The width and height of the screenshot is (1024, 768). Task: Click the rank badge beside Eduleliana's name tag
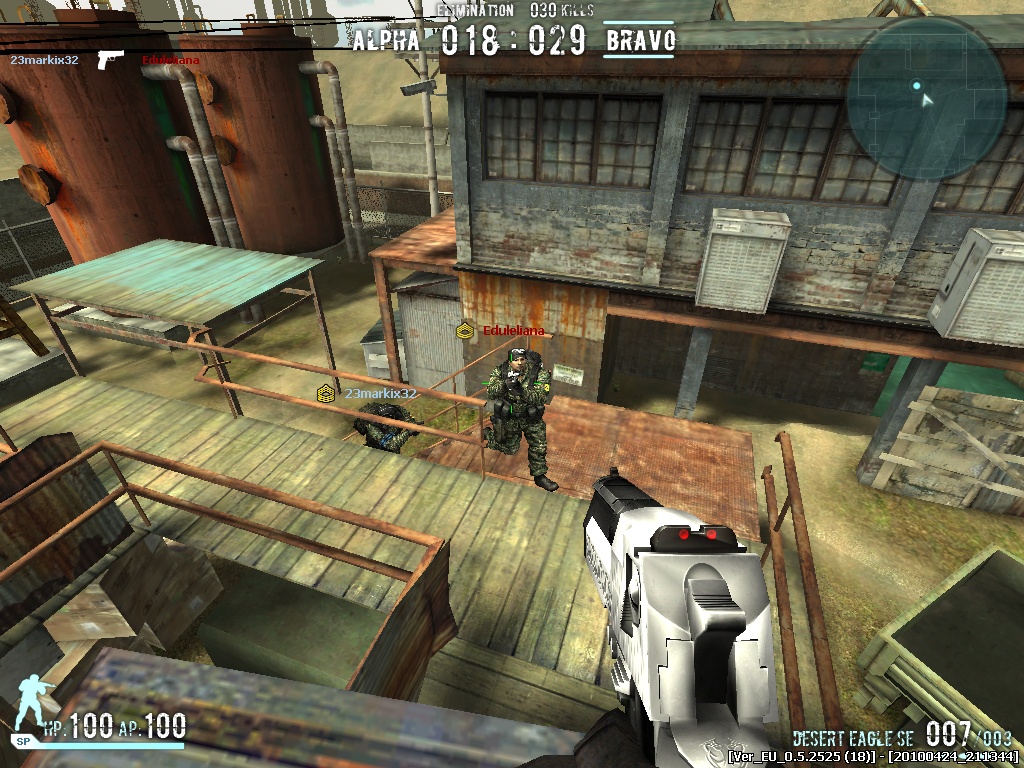[x=465, y=330]
